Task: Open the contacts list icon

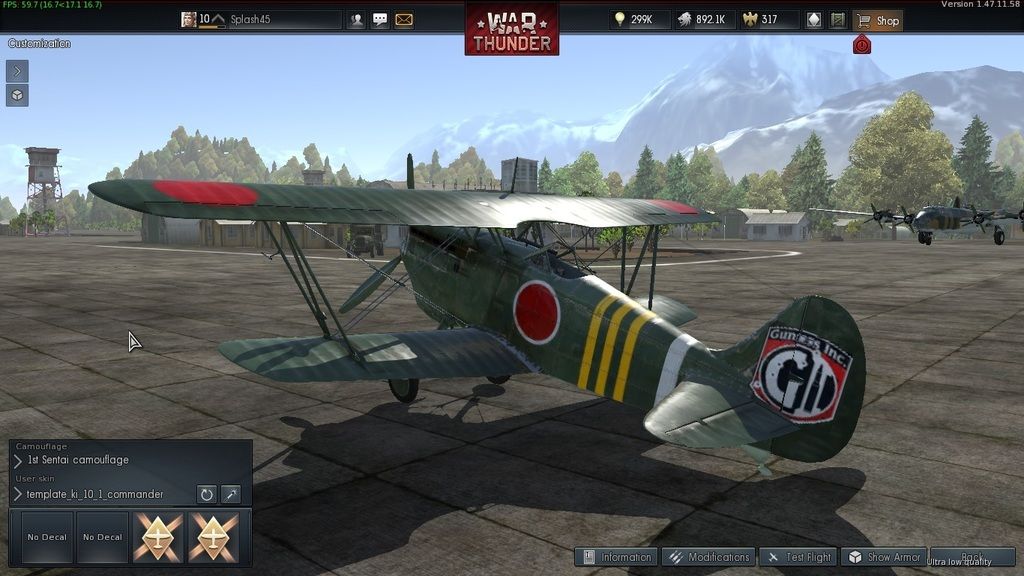Action: pos(356,20)
